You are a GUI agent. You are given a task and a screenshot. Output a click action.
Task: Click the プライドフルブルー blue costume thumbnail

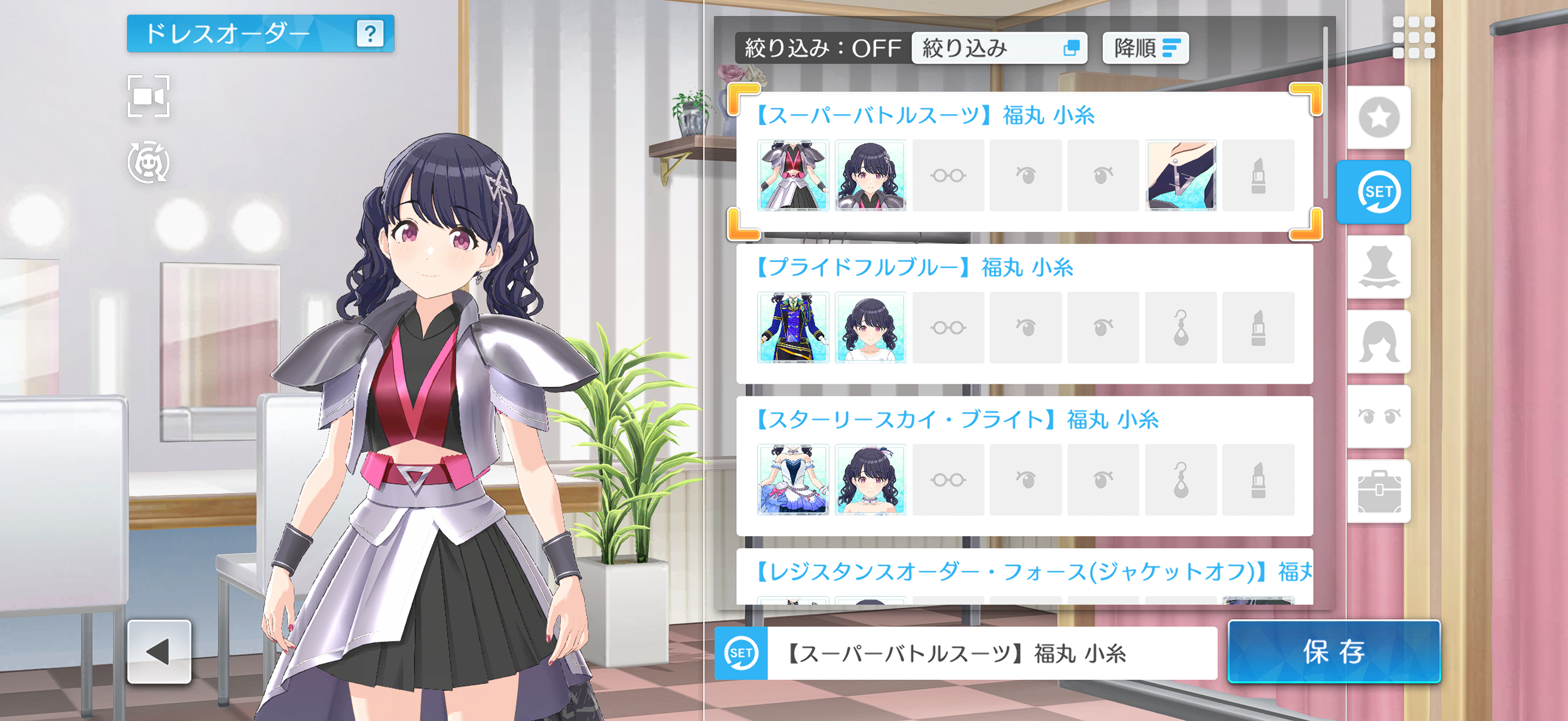click(x=792, y=328)
